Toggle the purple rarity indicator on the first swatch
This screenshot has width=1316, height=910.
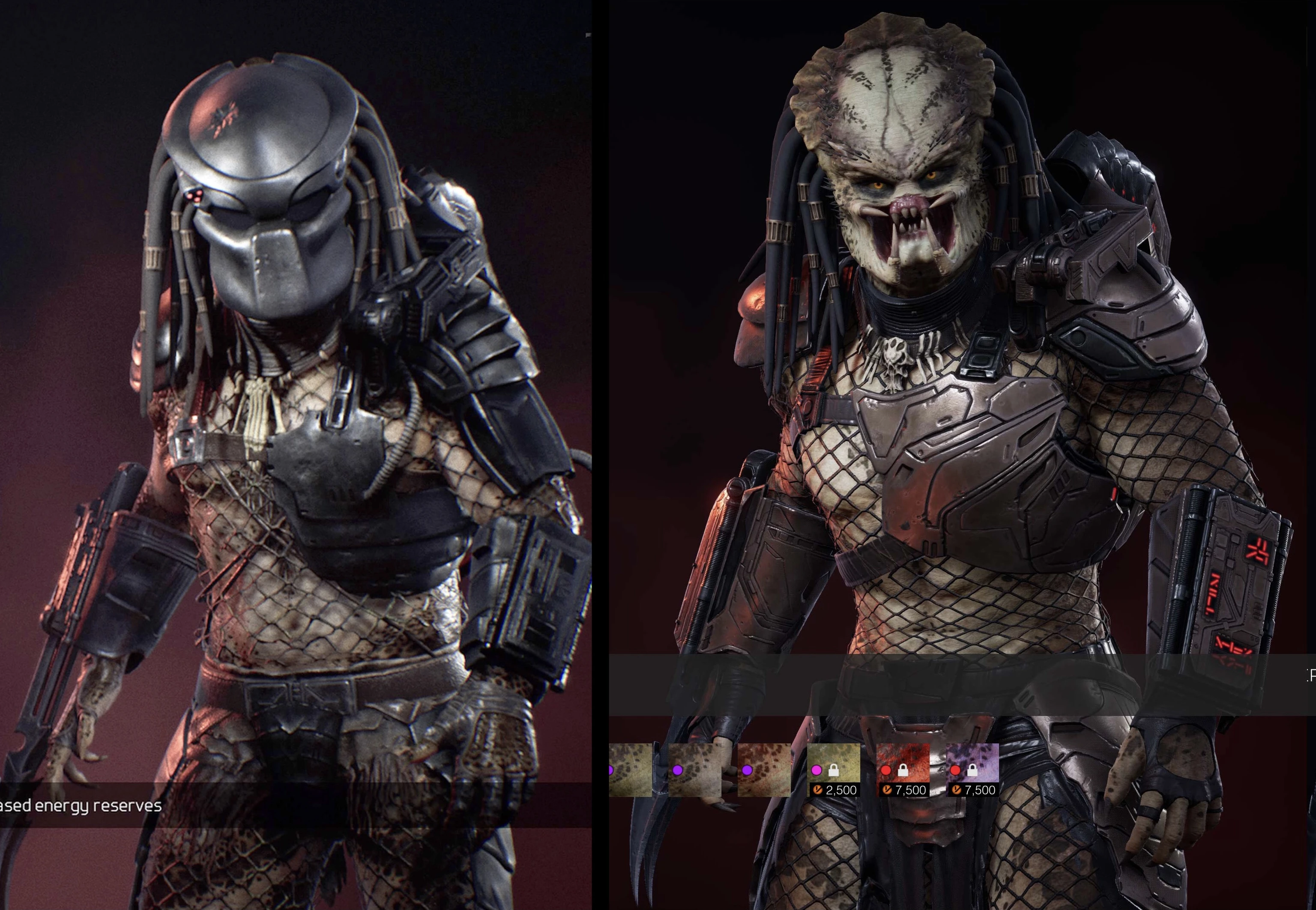pyautogui.click(x=610, y=771)
